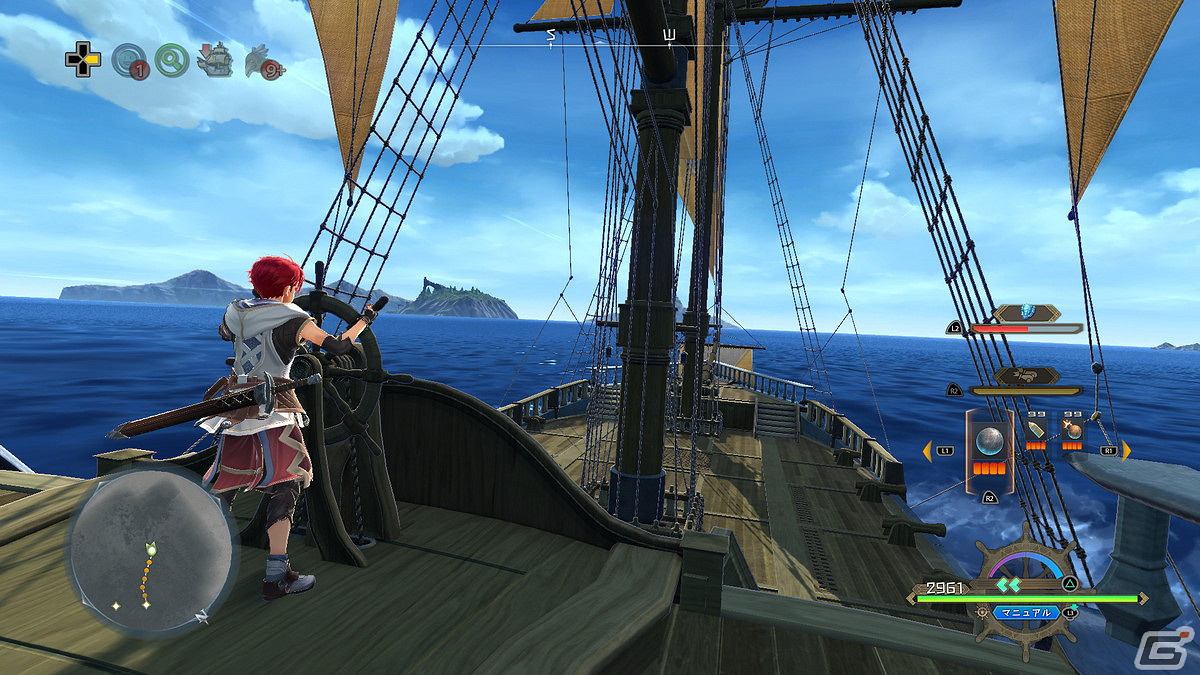Screen dimensions: 1200x675
Task: Toggle the blue マニュアル steering mode label
Action: pyautogui.click(x=1025, y=612)
